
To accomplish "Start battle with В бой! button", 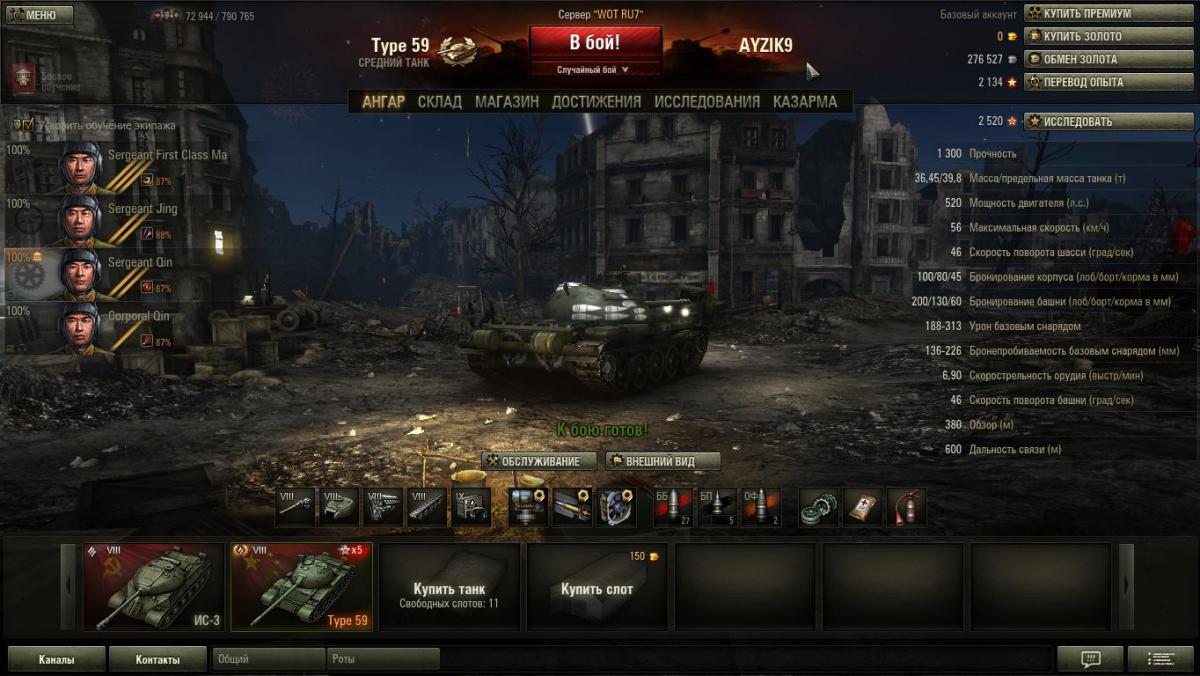I will 595,43.
